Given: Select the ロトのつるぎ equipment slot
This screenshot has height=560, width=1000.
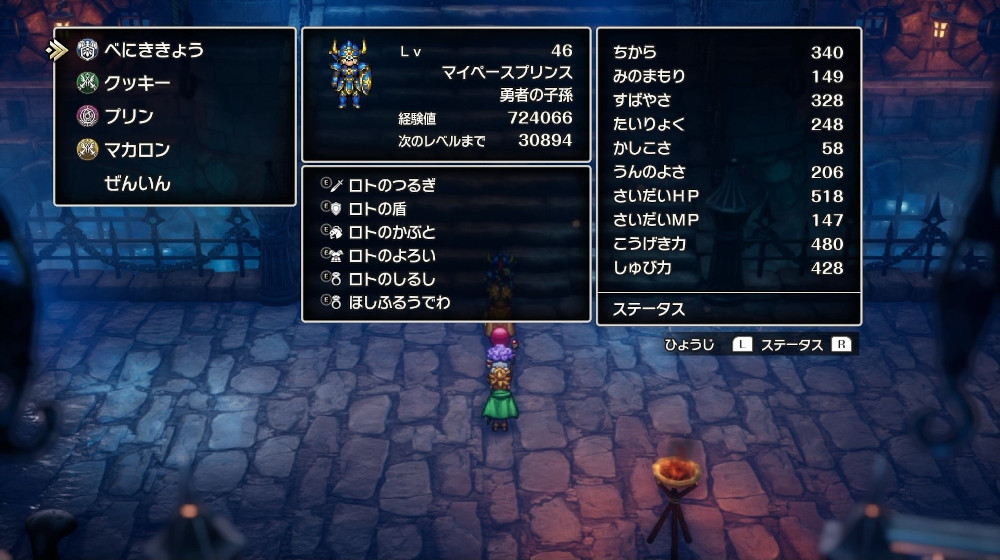Looking at the screenshot, I should pos(391,185).
